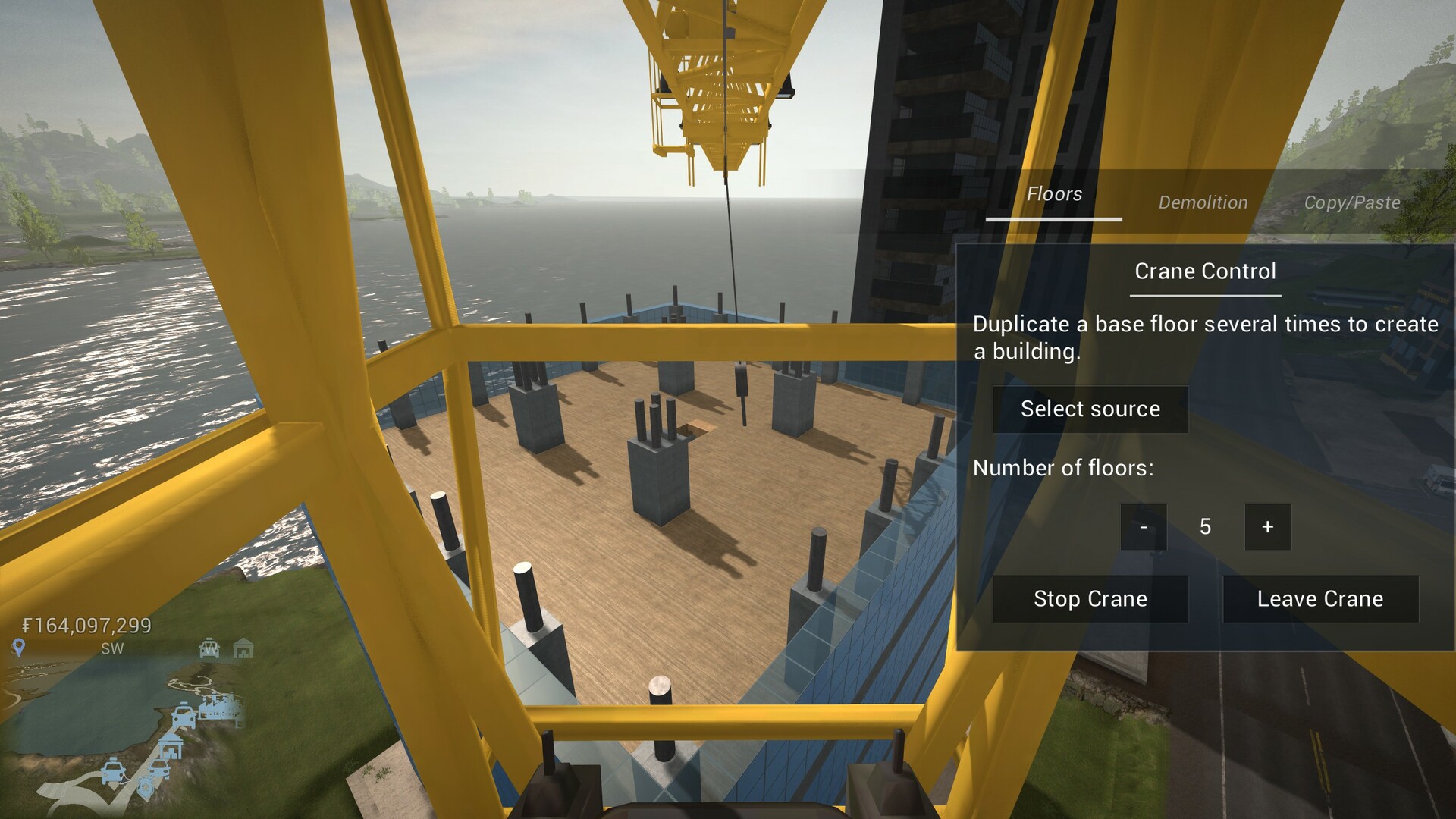This screenshot has width=1456, height=819.
Task: Click the courthouse icon on the minimap road
Action: [171, 746]
